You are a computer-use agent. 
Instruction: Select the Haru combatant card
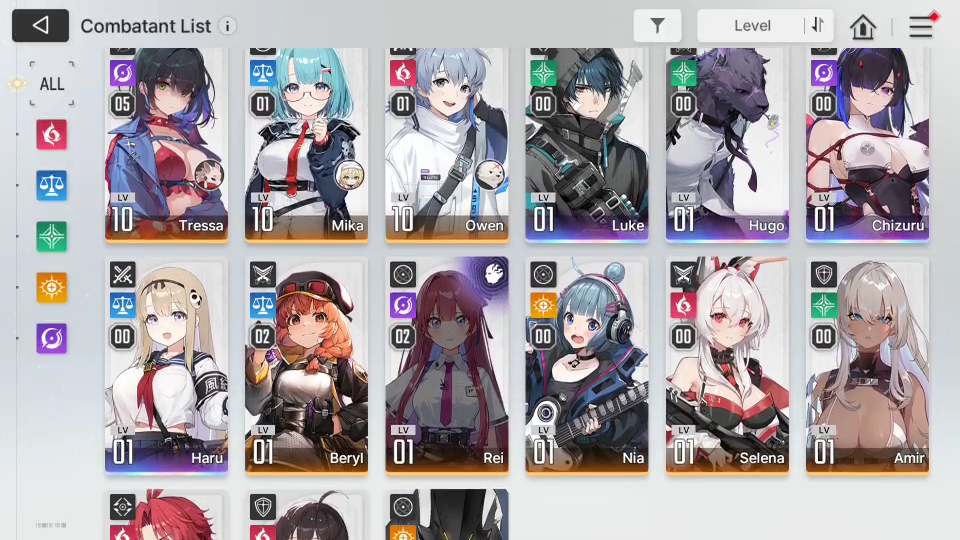click(166, 365)
